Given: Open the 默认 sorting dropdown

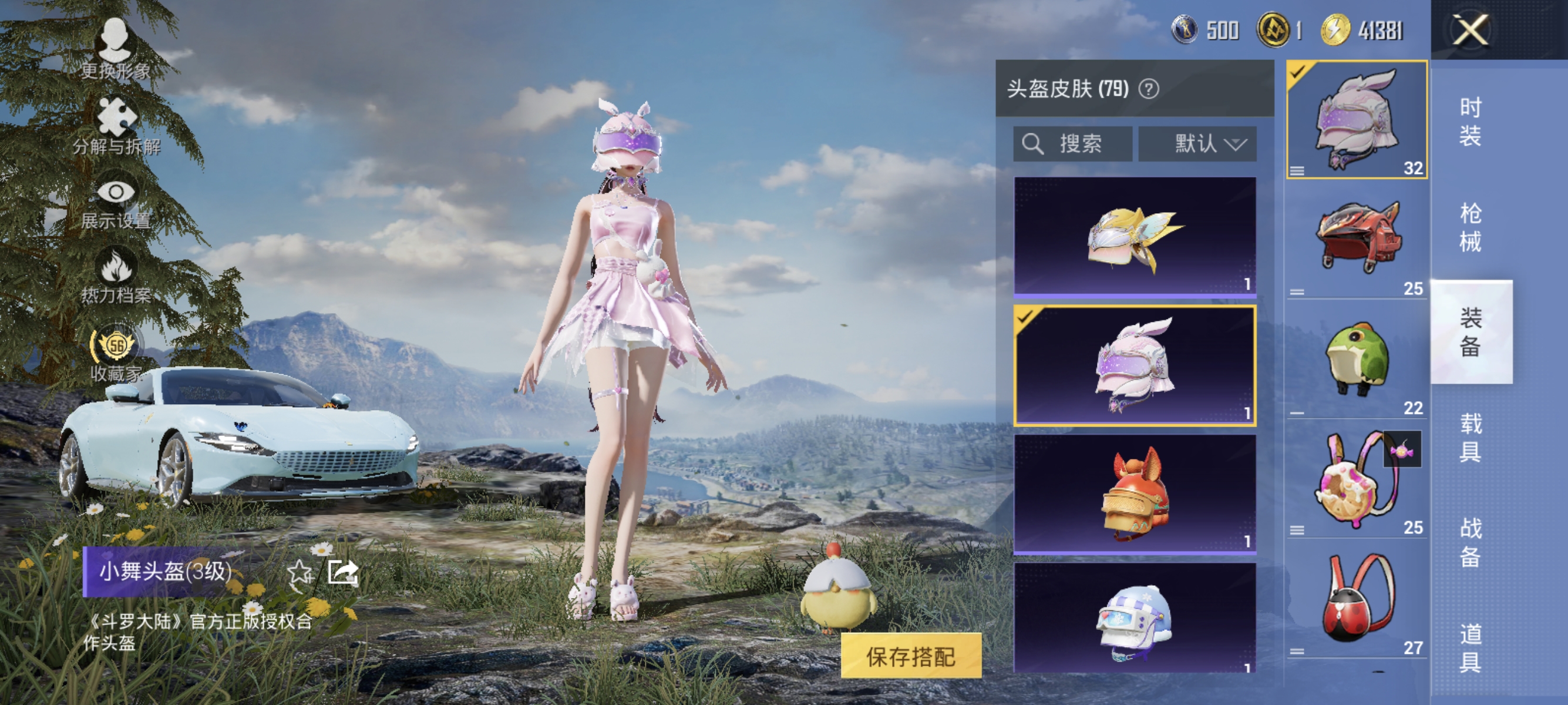Looking at the screenshot, I should 1197,144.
